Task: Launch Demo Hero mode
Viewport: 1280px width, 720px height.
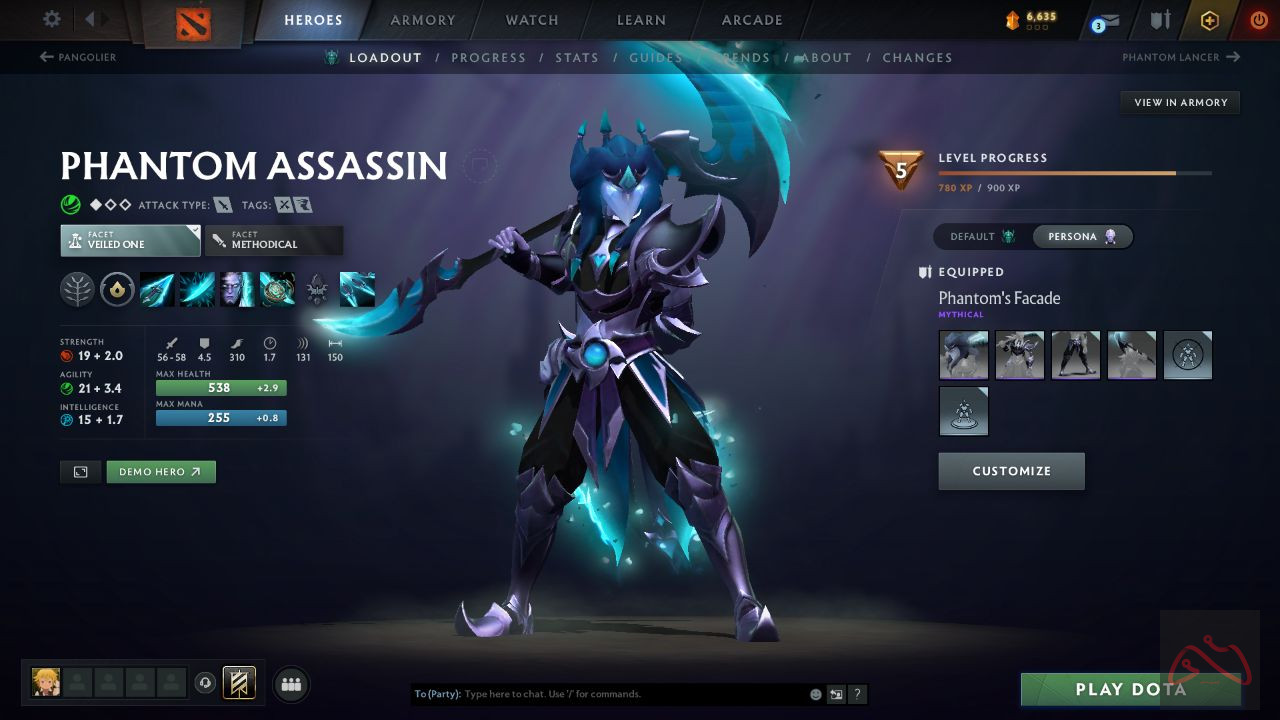Action: coord(160,472)
